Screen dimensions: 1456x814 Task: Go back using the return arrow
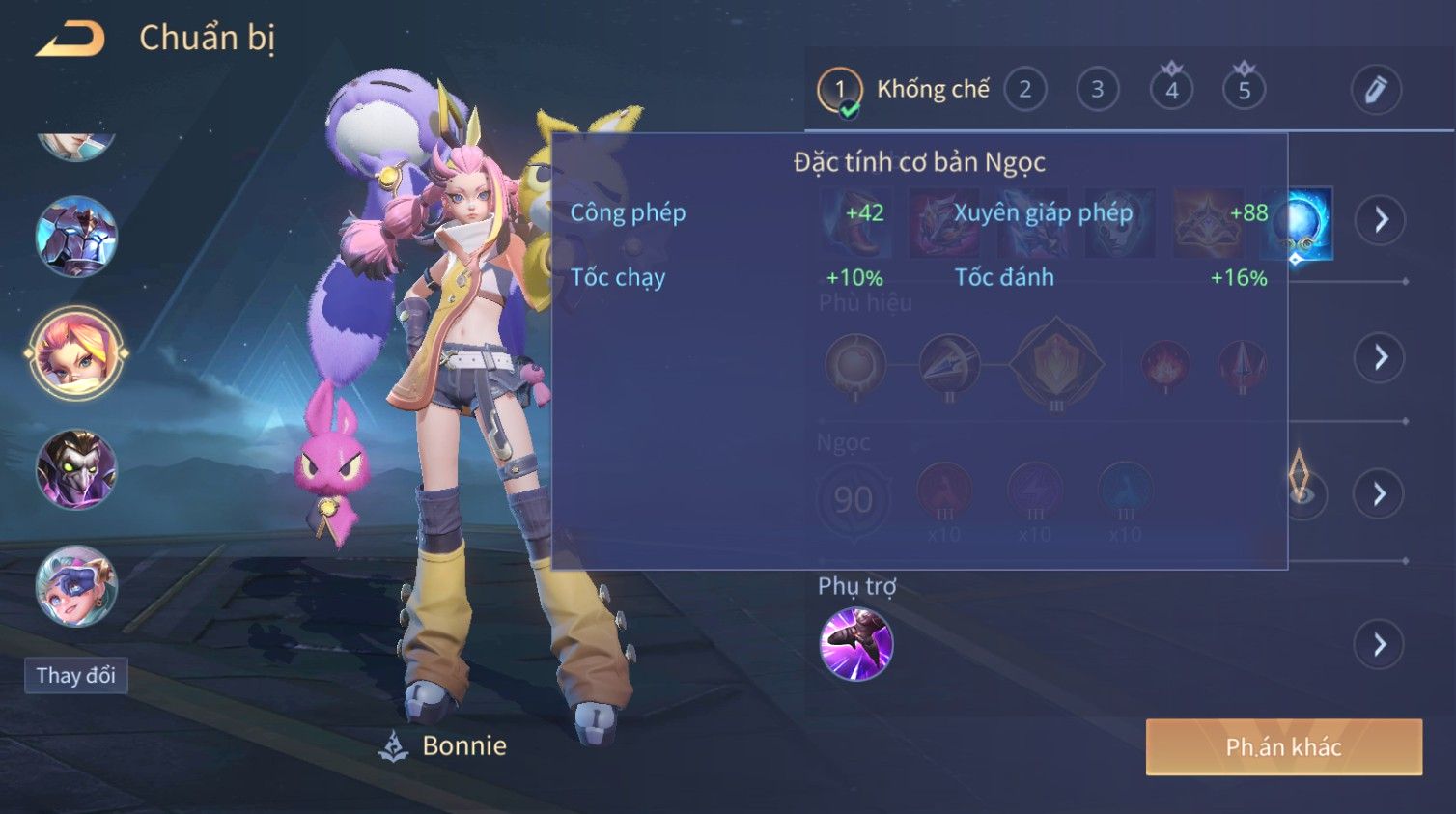click(x=70, y=39)
